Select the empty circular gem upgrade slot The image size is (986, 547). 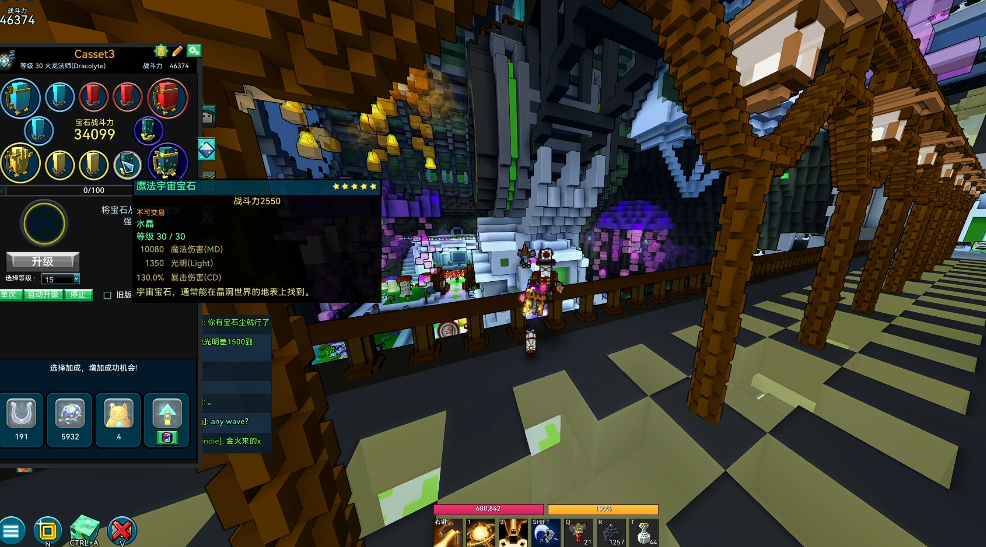45,224
